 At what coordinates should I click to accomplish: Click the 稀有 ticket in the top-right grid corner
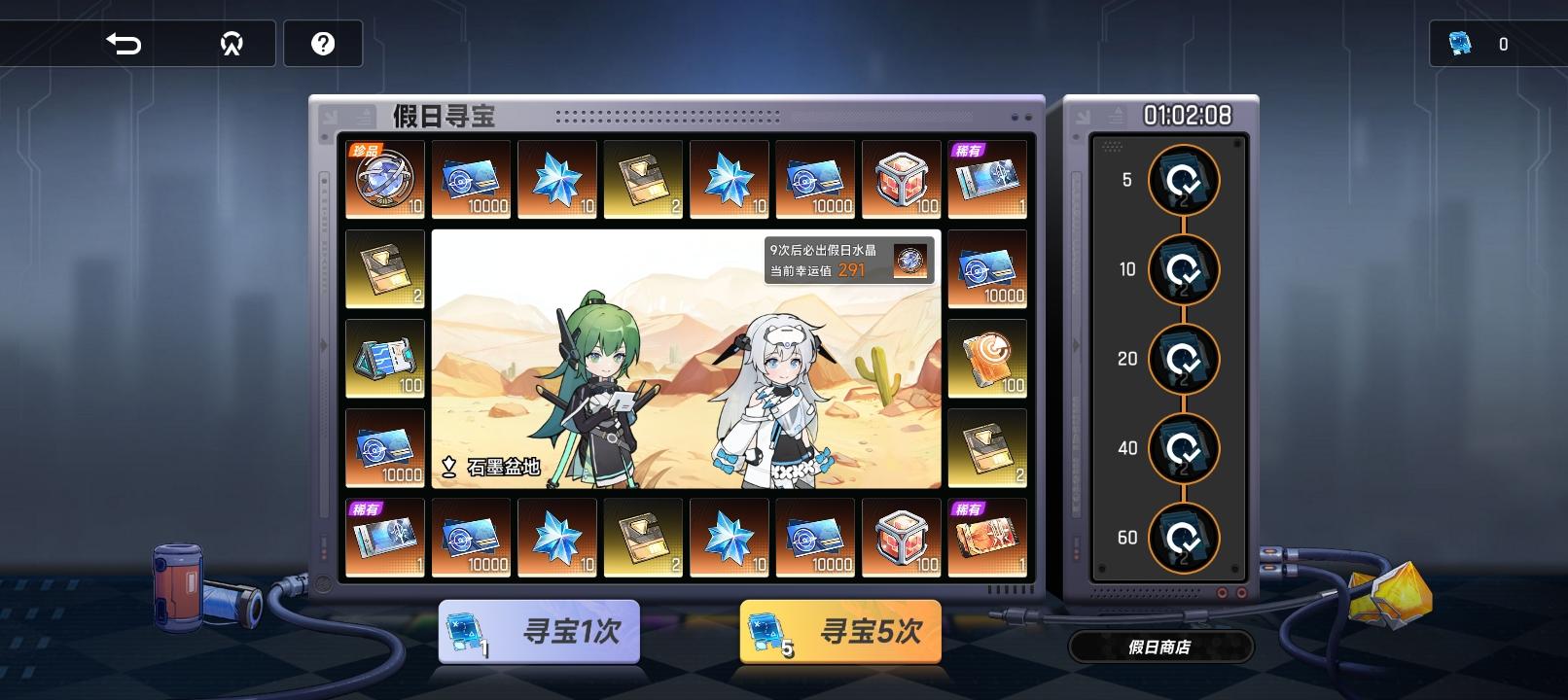(x=987, y=180)
